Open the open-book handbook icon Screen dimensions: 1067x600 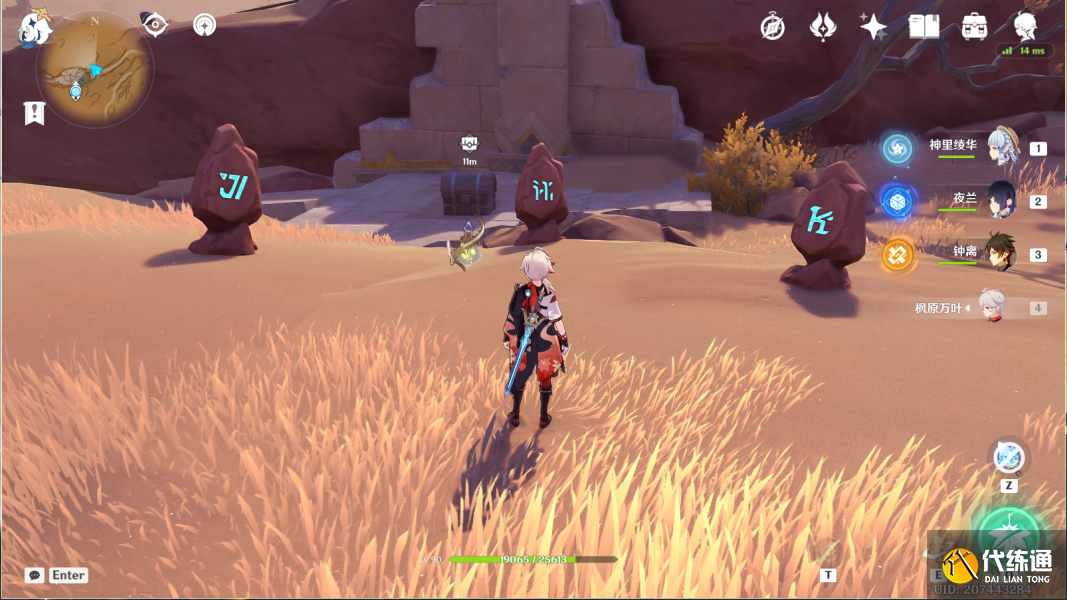pyautogui.click(x=924, y=27)
